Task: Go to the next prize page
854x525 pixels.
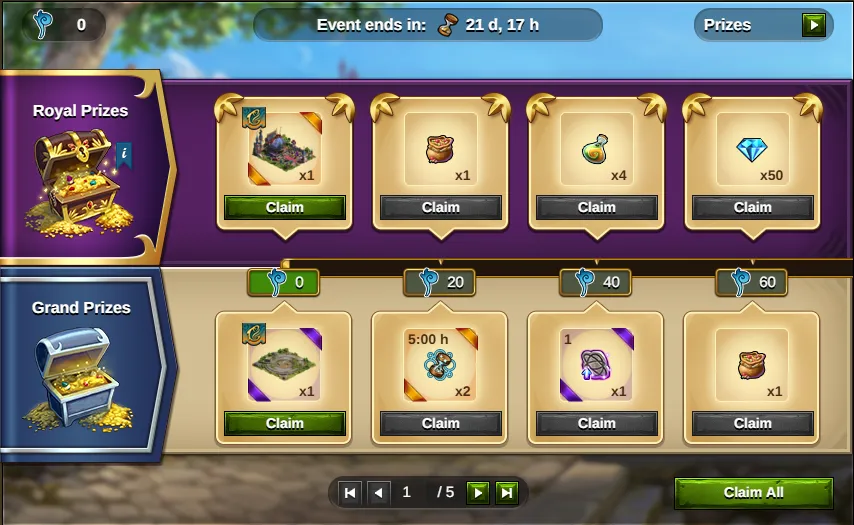Action: (479, 492)
